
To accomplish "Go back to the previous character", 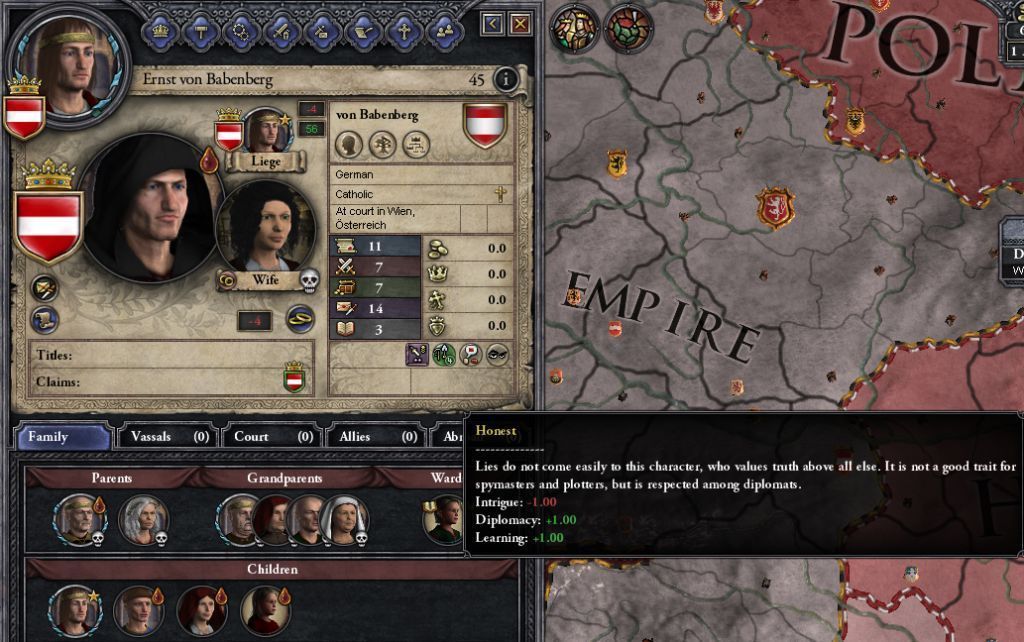I will click(x=492, y=23).
